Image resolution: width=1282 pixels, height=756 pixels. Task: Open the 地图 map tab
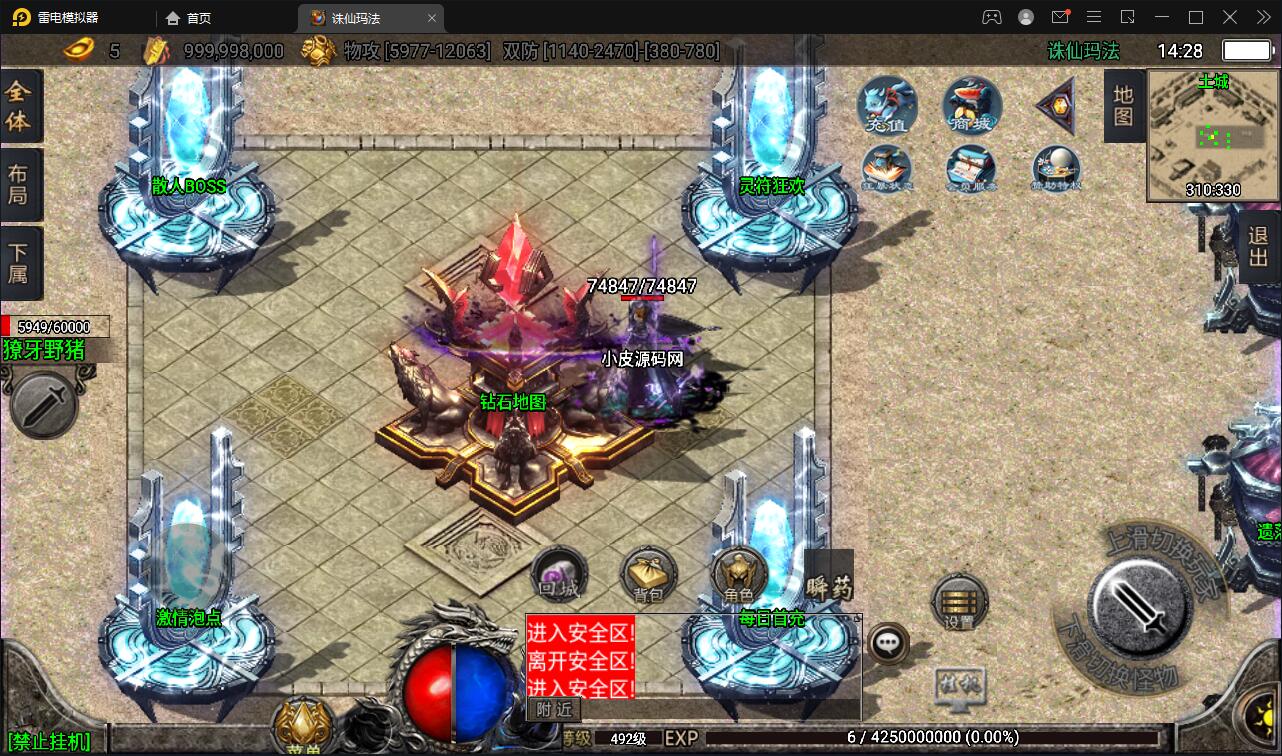pyautogui.click(x=1123, y=106)
